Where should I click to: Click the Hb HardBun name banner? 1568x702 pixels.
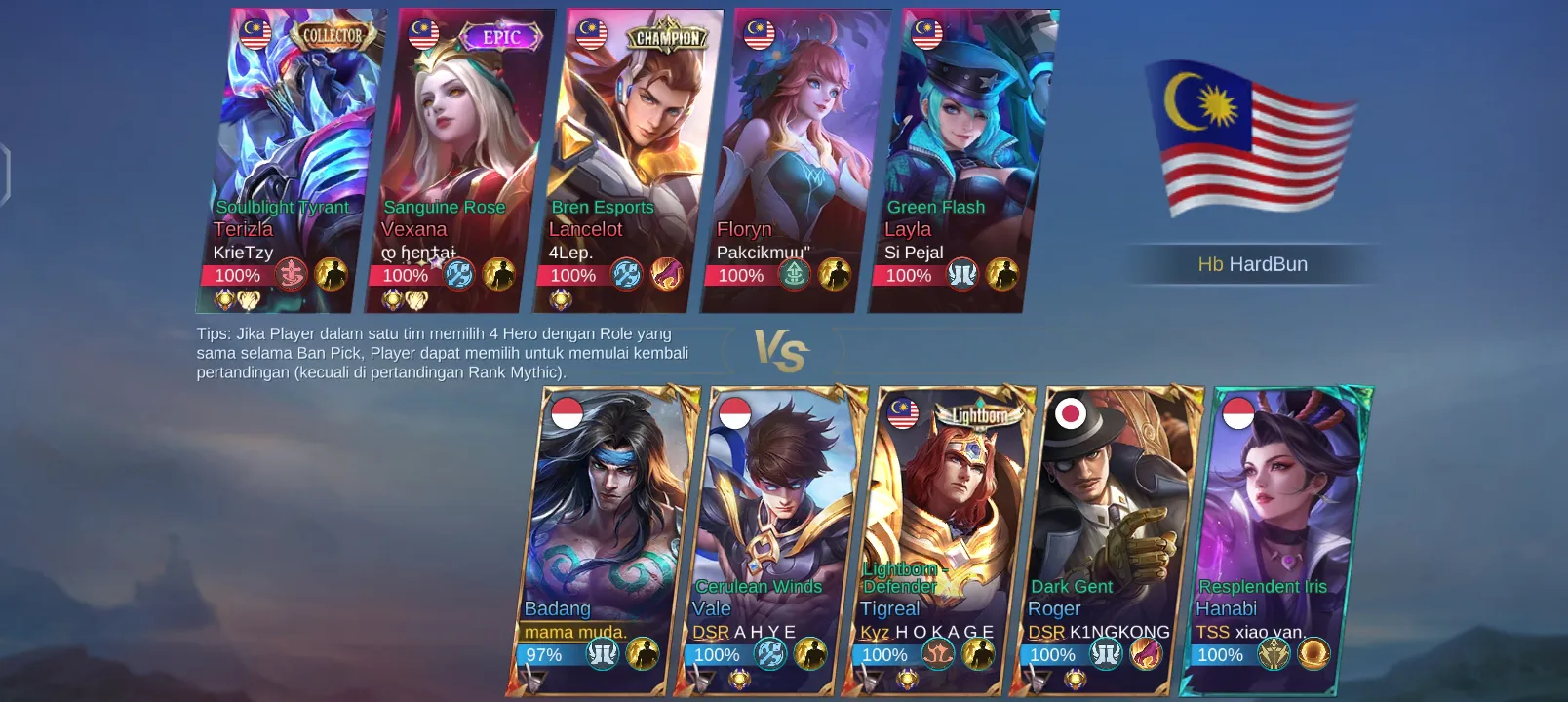[x=1252, y=264]
